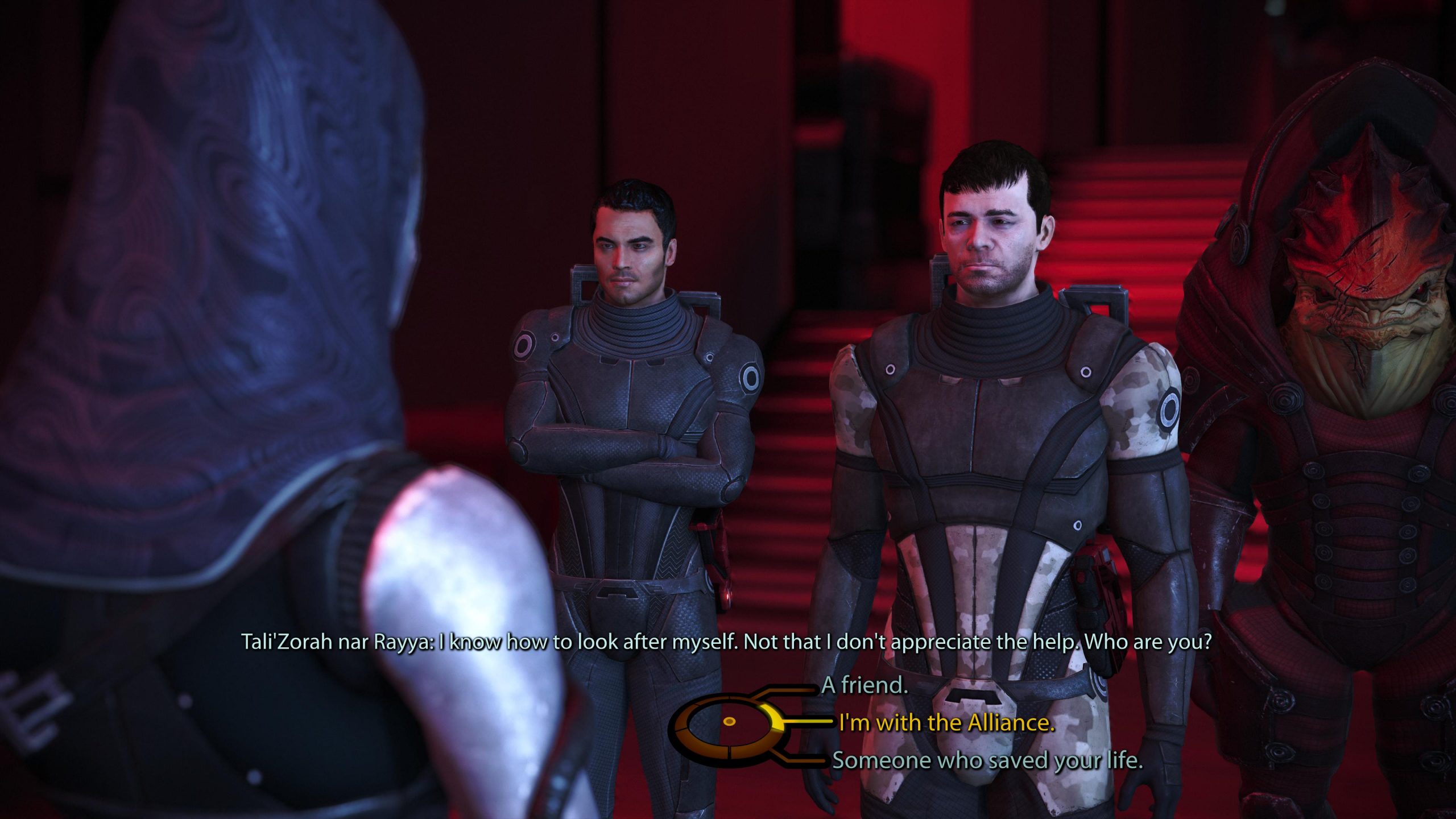Choose the "A friend." reply

tap(864, 685)
